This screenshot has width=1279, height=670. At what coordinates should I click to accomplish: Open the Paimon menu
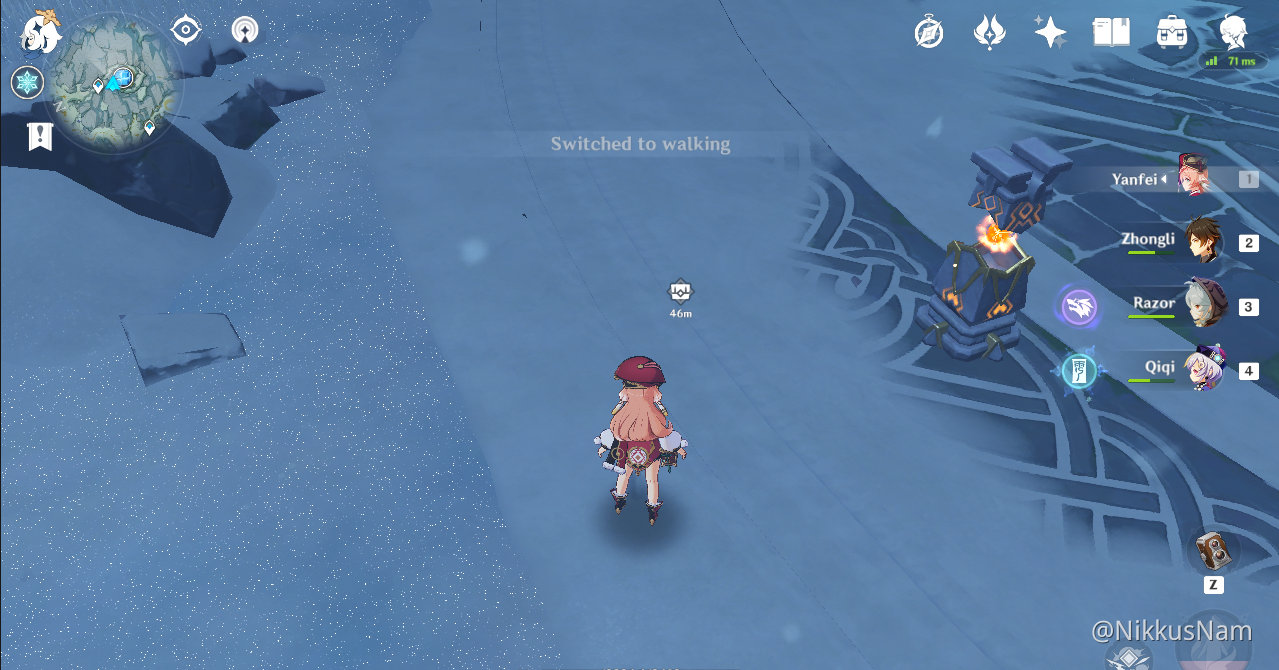click(42, 33)
